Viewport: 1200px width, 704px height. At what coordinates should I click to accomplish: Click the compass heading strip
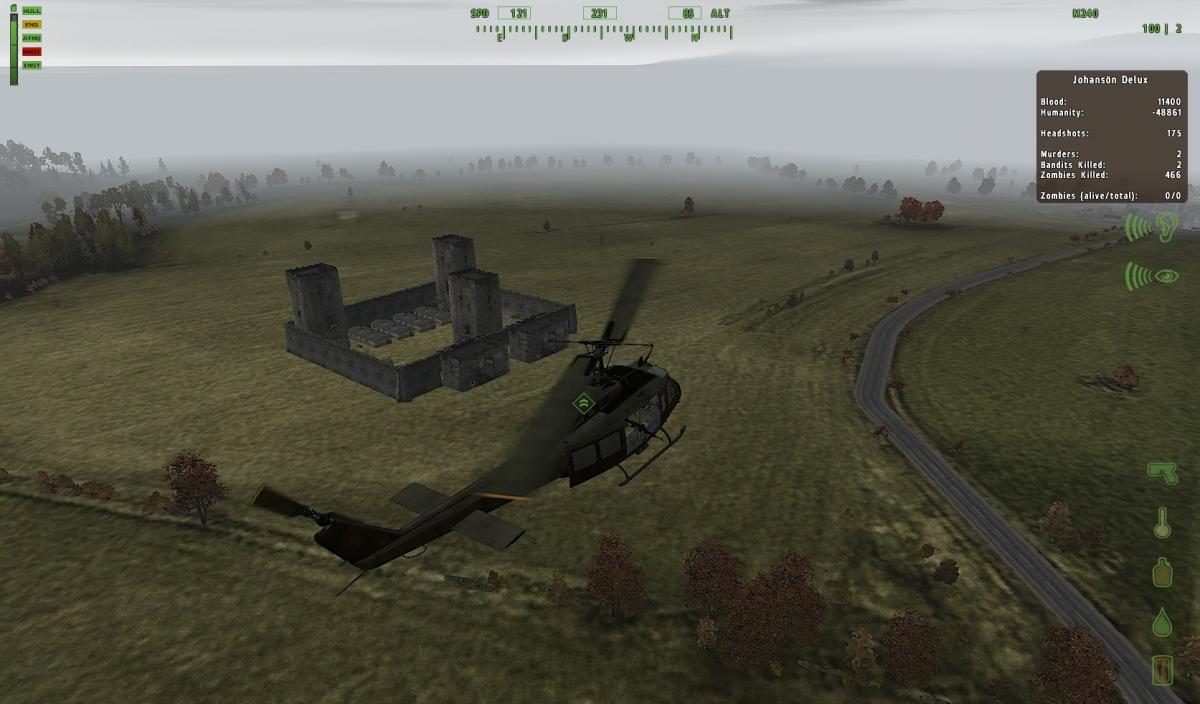(x=604, y=33)
